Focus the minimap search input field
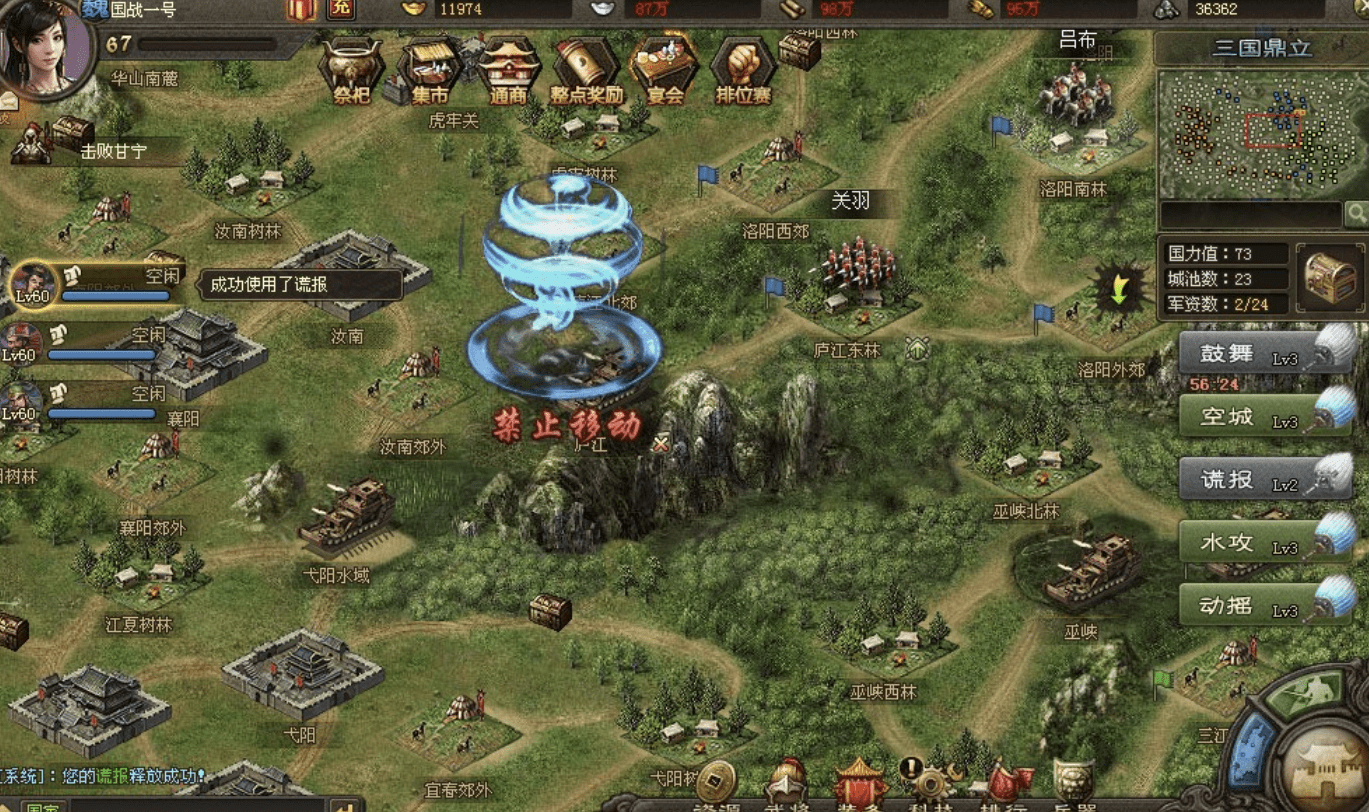 click(1250, 214)
